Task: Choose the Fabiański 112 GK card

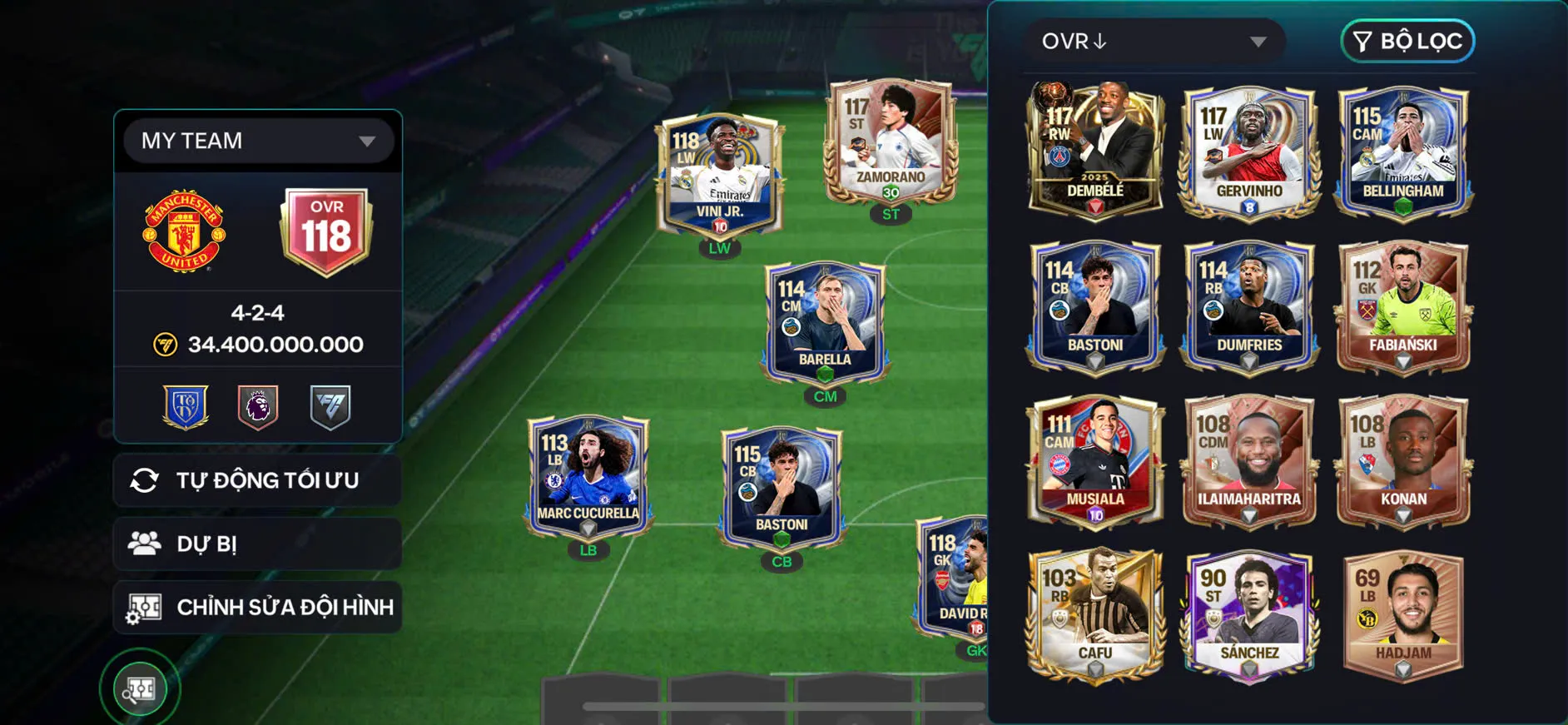Action: [1403, 305]
